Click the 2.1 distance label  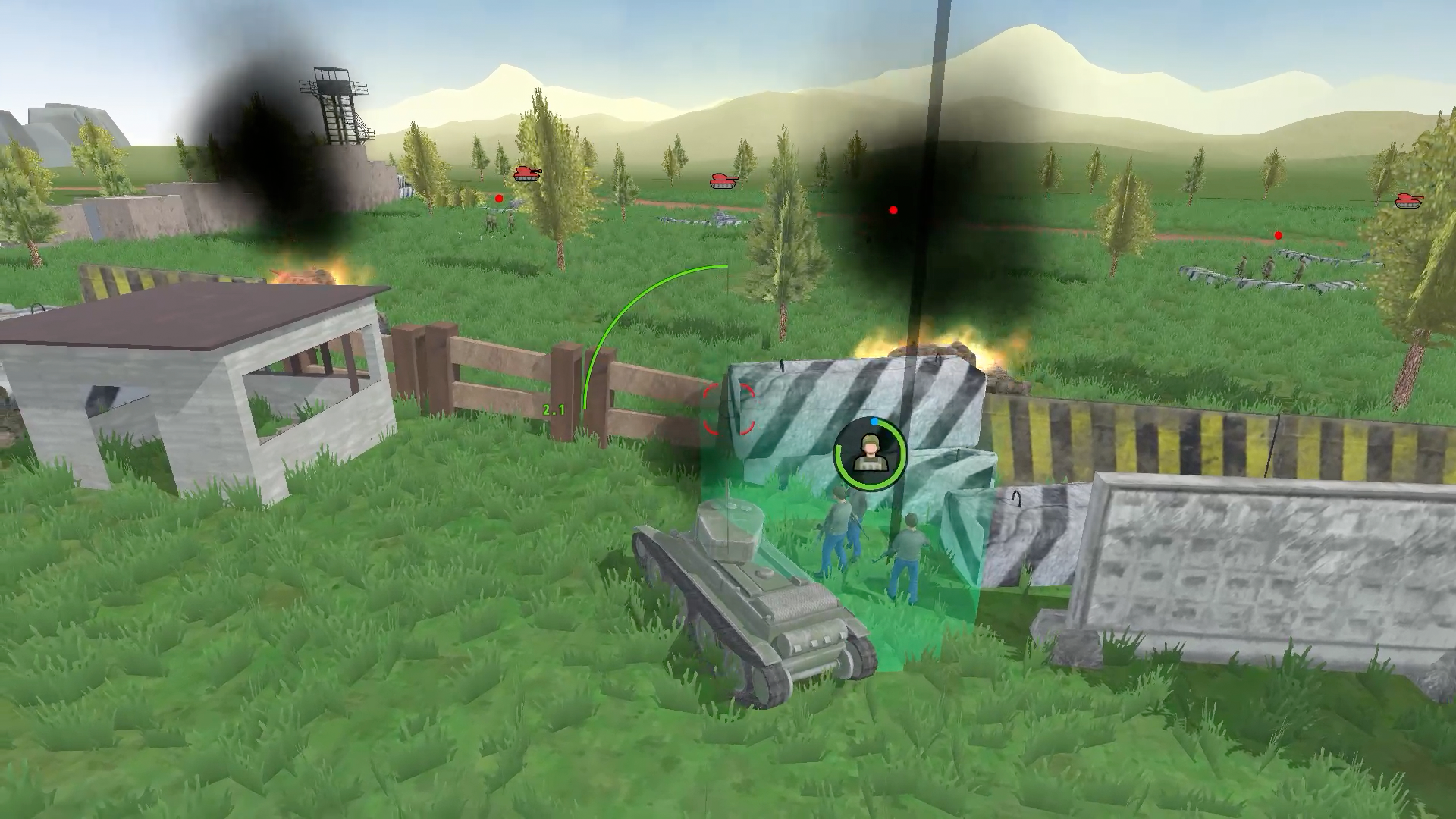tap(555, 409)
